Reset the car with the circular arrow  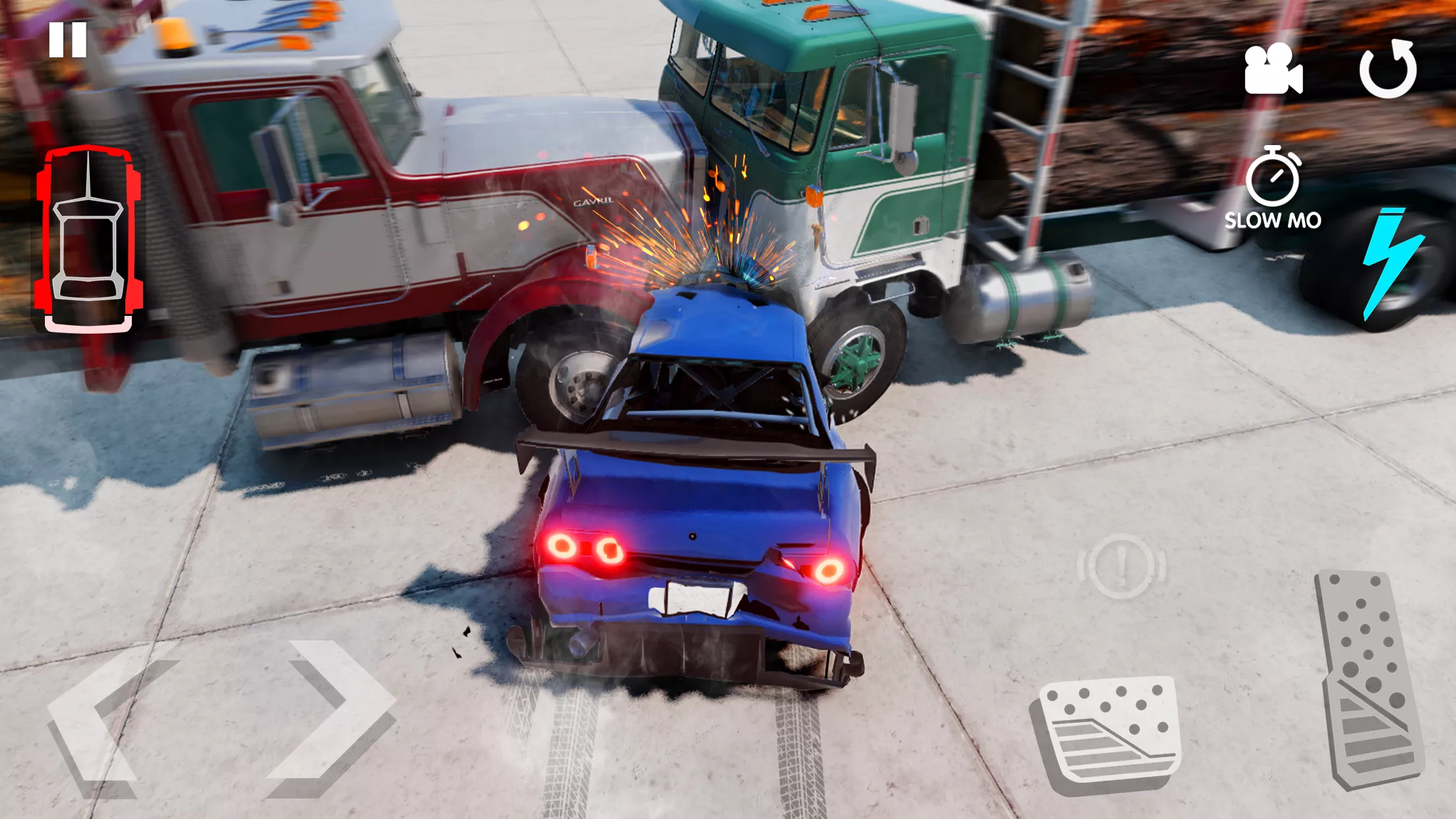pos(1387,70)
